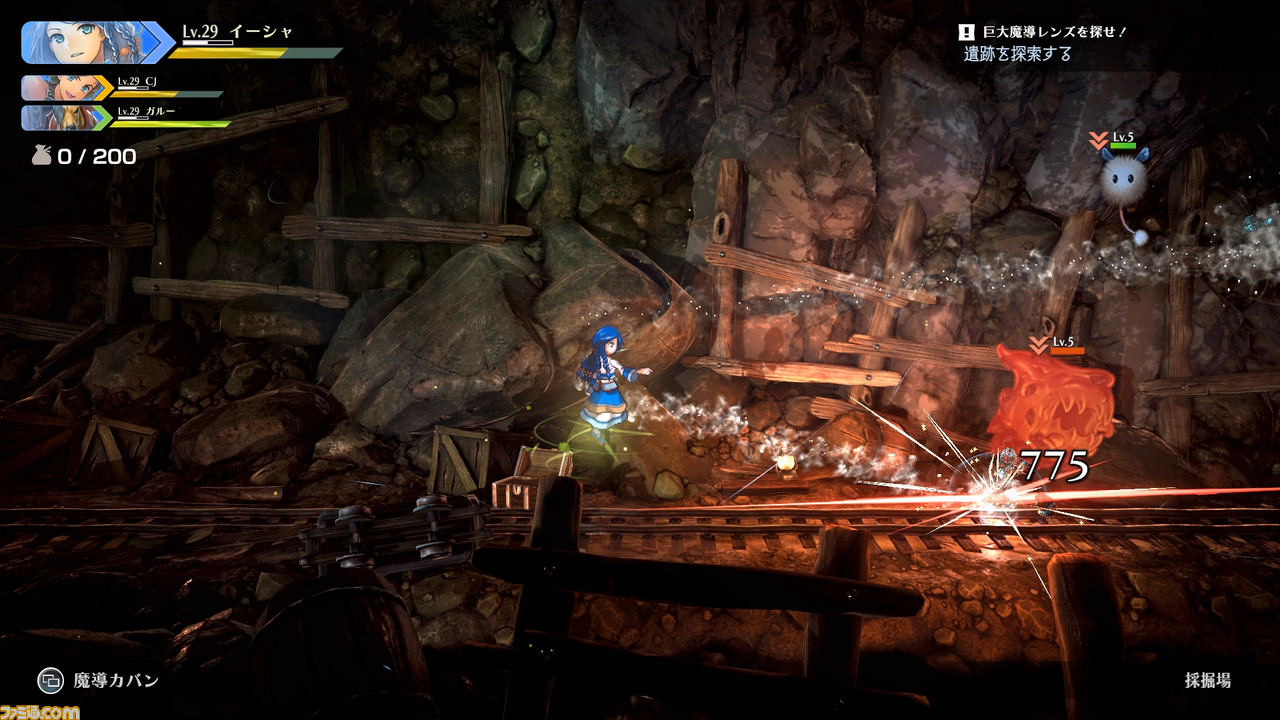Click the material bag counter icon
Screen dimensions: 1280x720
tap(41, 156)
